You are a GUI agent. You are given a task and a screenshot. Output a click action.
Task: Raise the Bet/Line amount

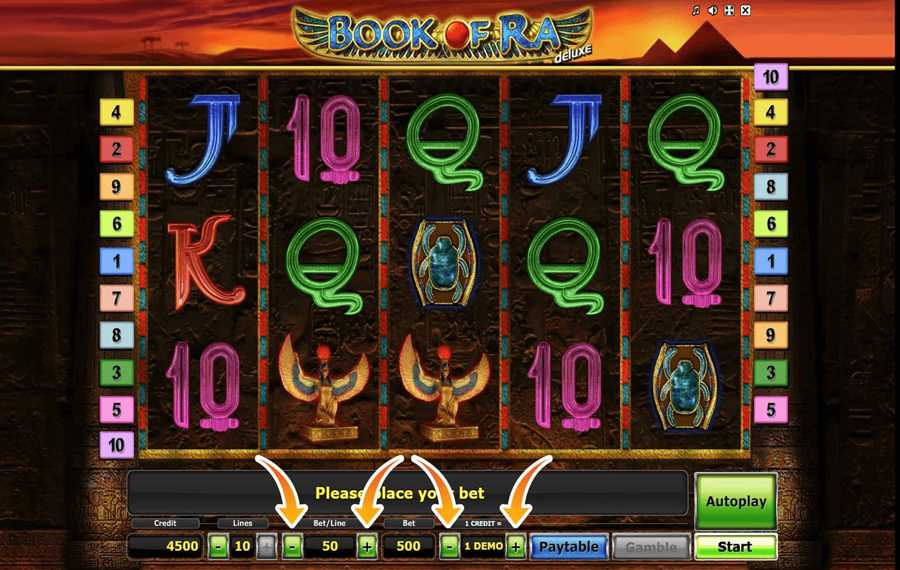tap(367, 547)
